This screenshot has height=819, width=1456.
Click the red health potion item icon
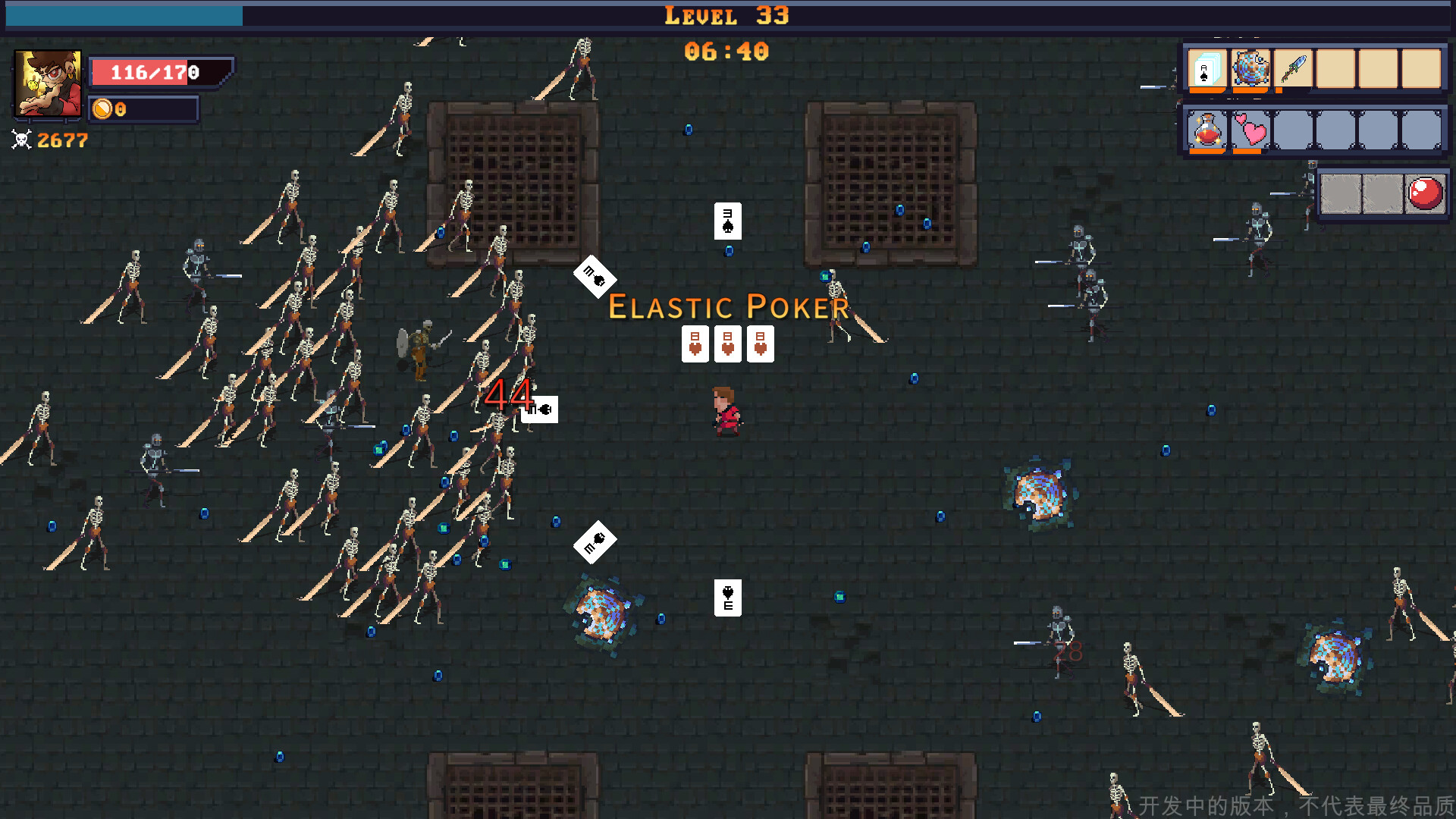(x=1207, y=129)
